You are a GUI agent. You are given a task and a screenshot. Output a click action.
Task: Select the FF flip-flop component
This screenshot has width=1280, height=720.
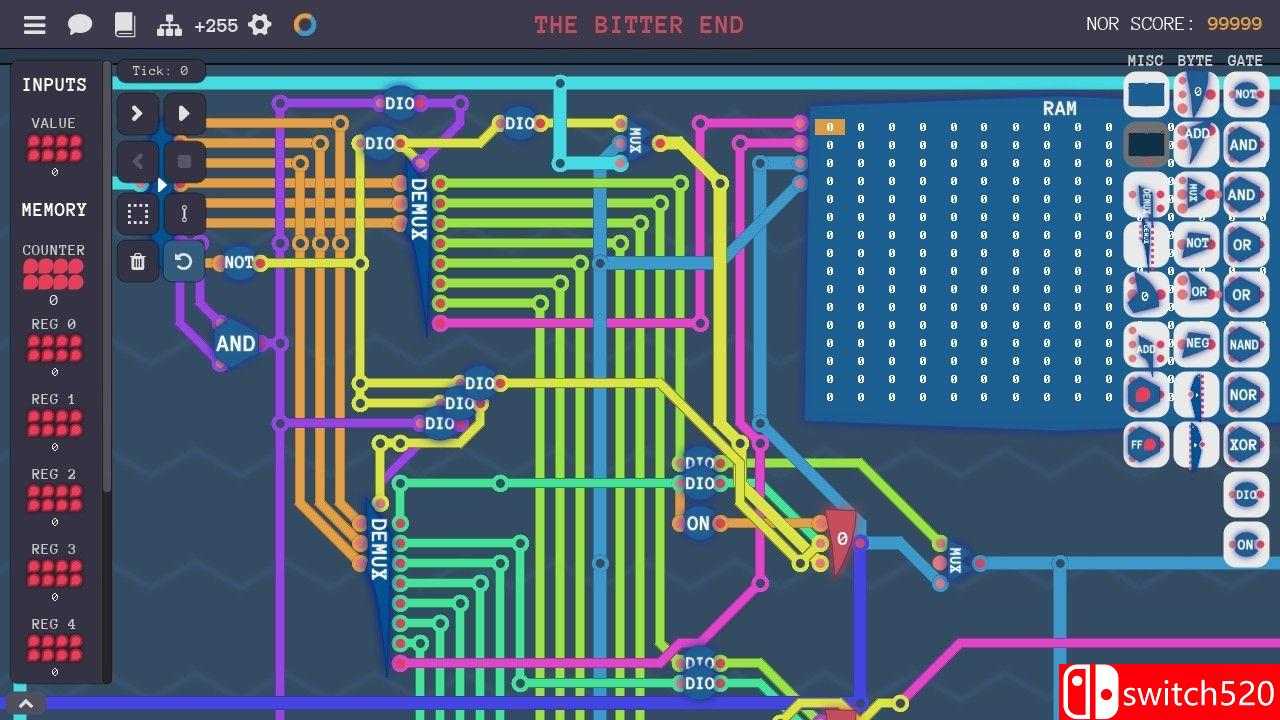tap(1145, 444)
